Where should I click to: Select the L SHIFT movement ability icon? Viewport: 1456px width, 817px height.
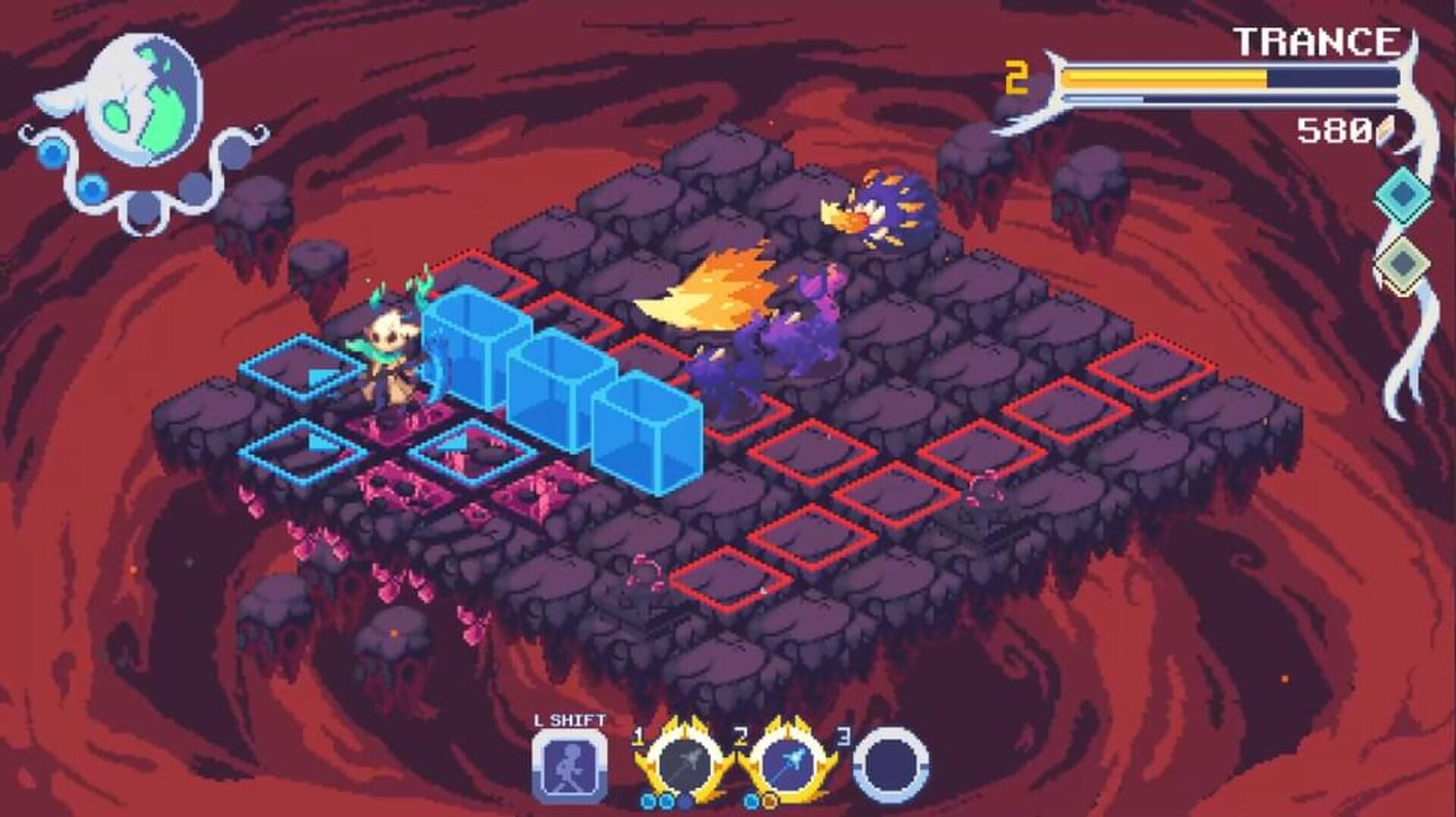coord(570,766)
